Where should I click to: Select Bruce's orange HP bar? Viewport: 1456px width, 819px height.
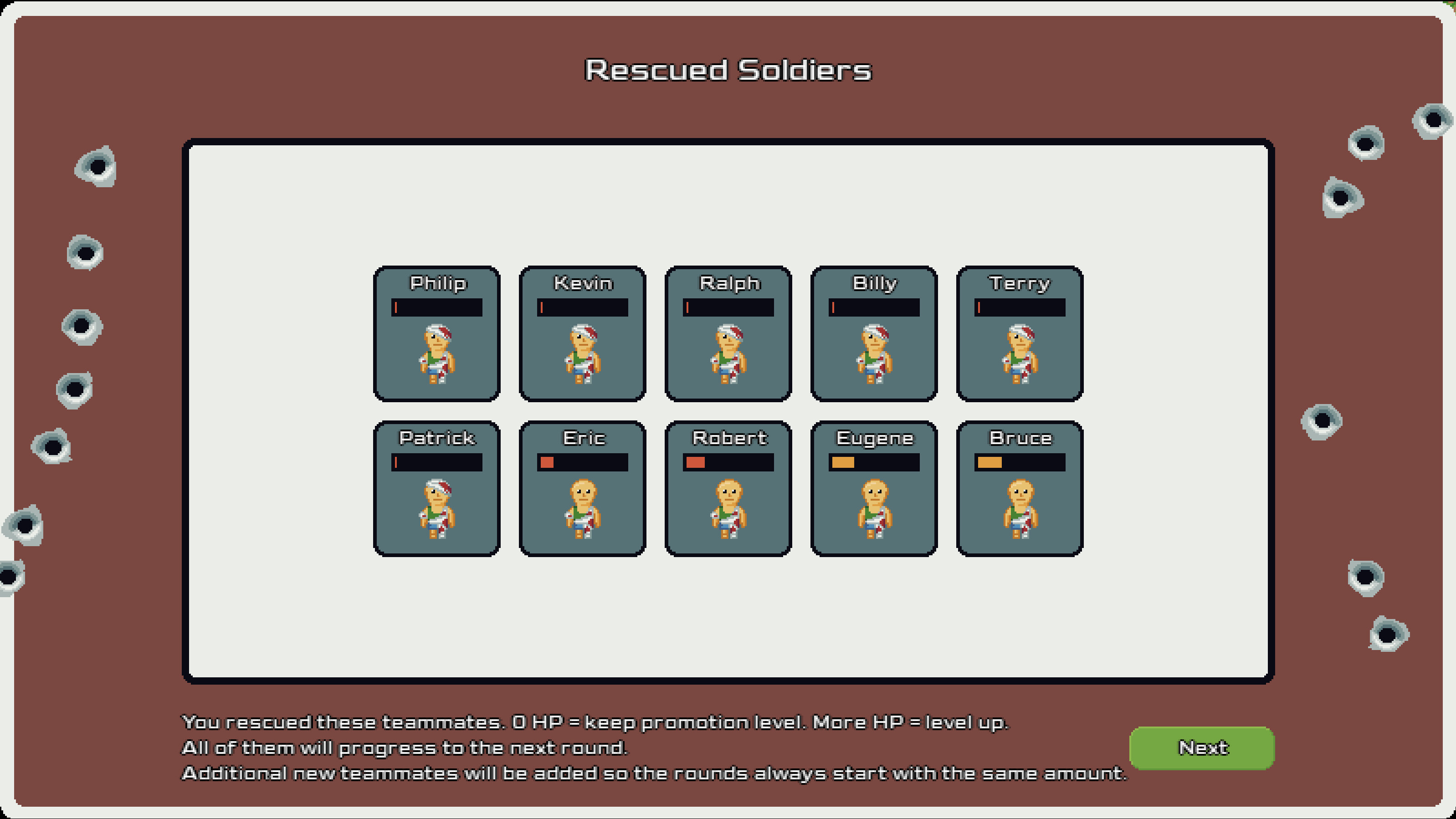click(1019, 462)
